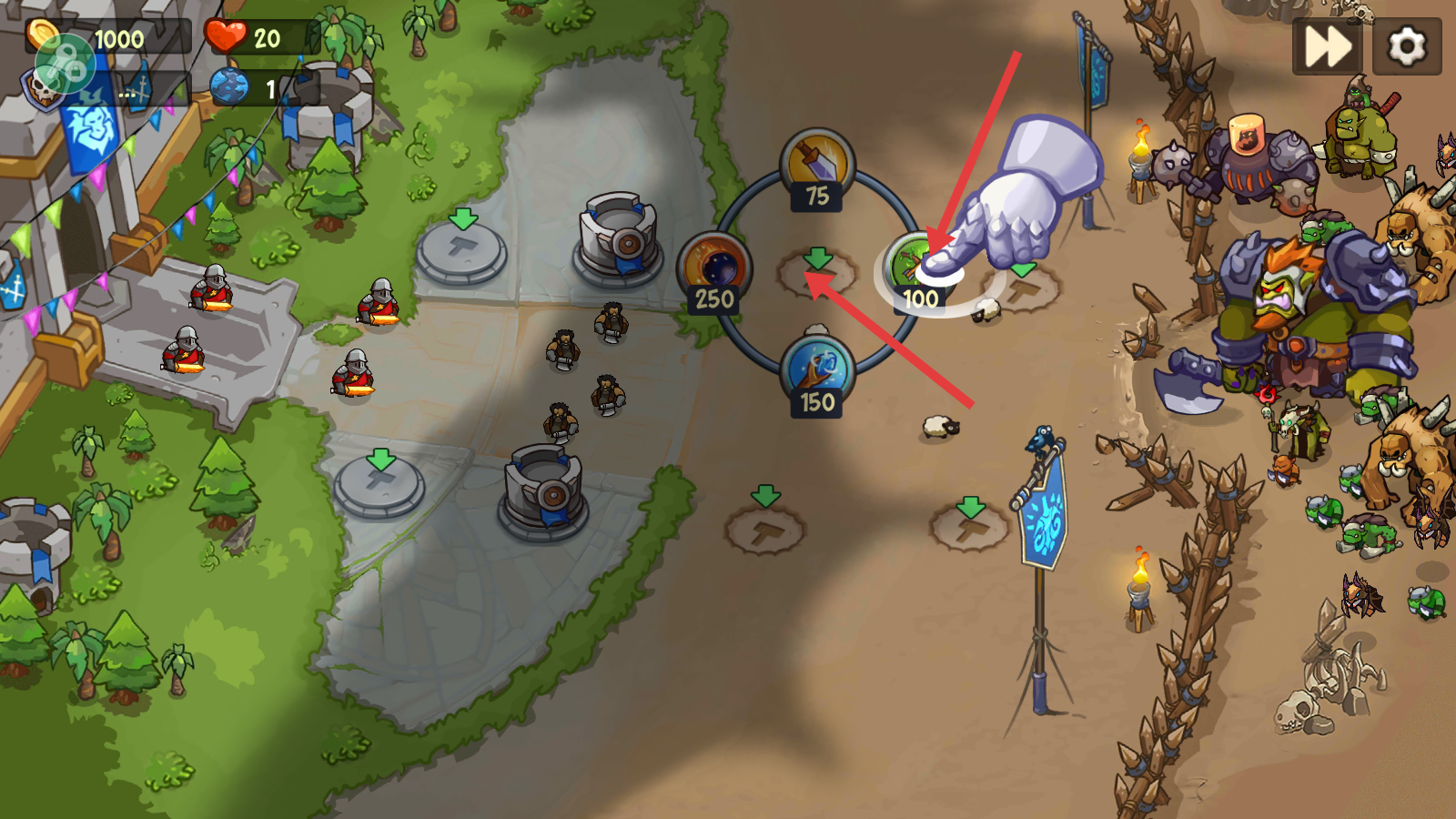Click the green key overlay icon
Viewport: 1456px width, 819px height.
pyautogui.click(x=64, y=66)
